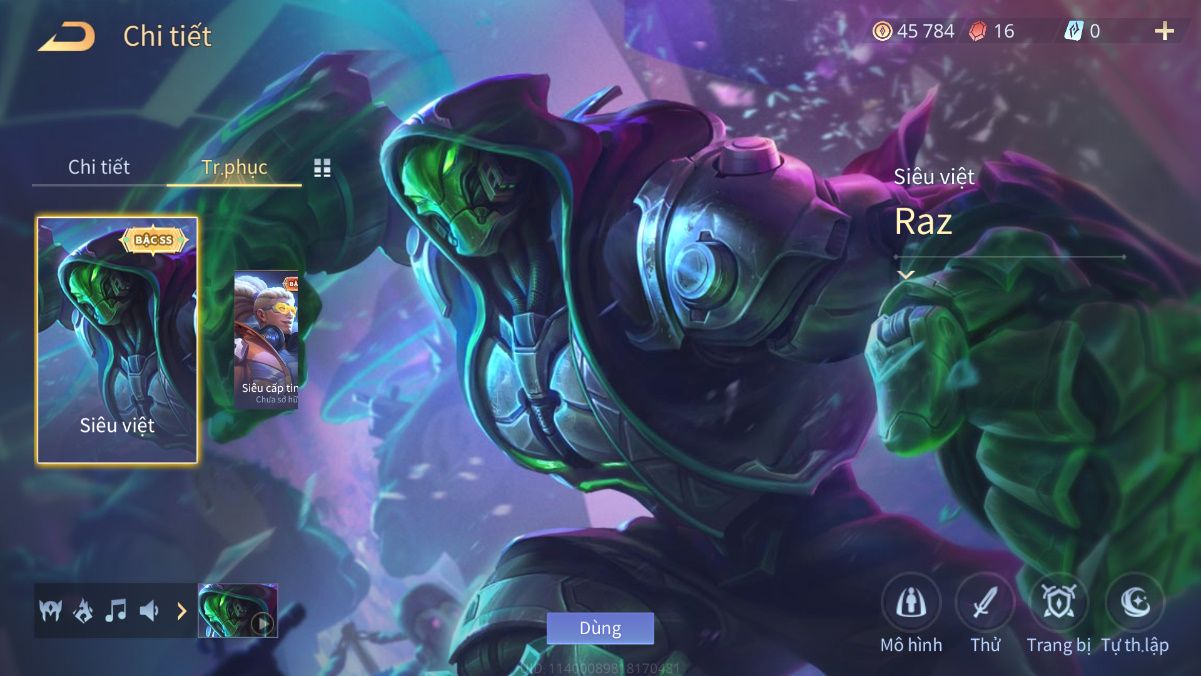Open the Tr.phục skins tab

point(234,167)
